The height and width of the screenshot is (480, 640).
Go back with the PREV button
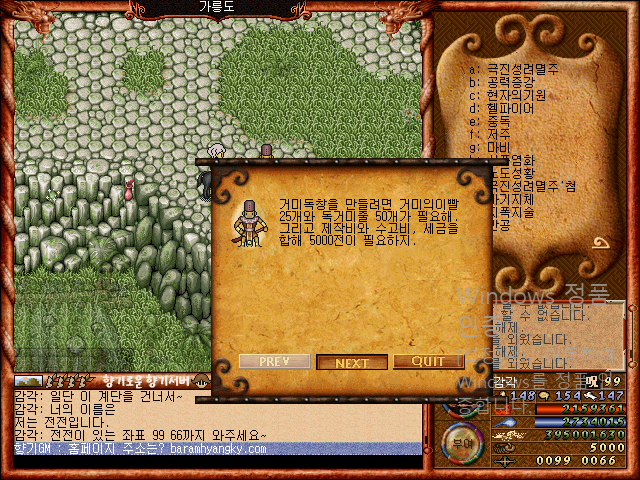275,361
